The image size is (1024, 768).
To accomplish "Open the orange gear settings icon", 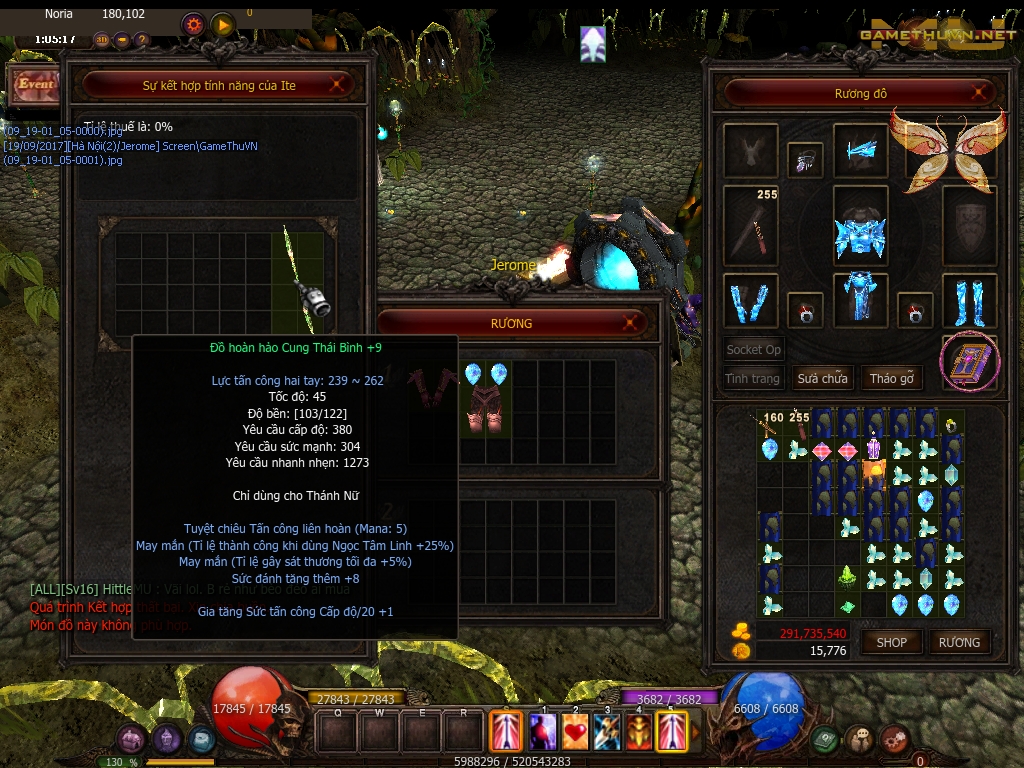I will [x=193, y=24].
